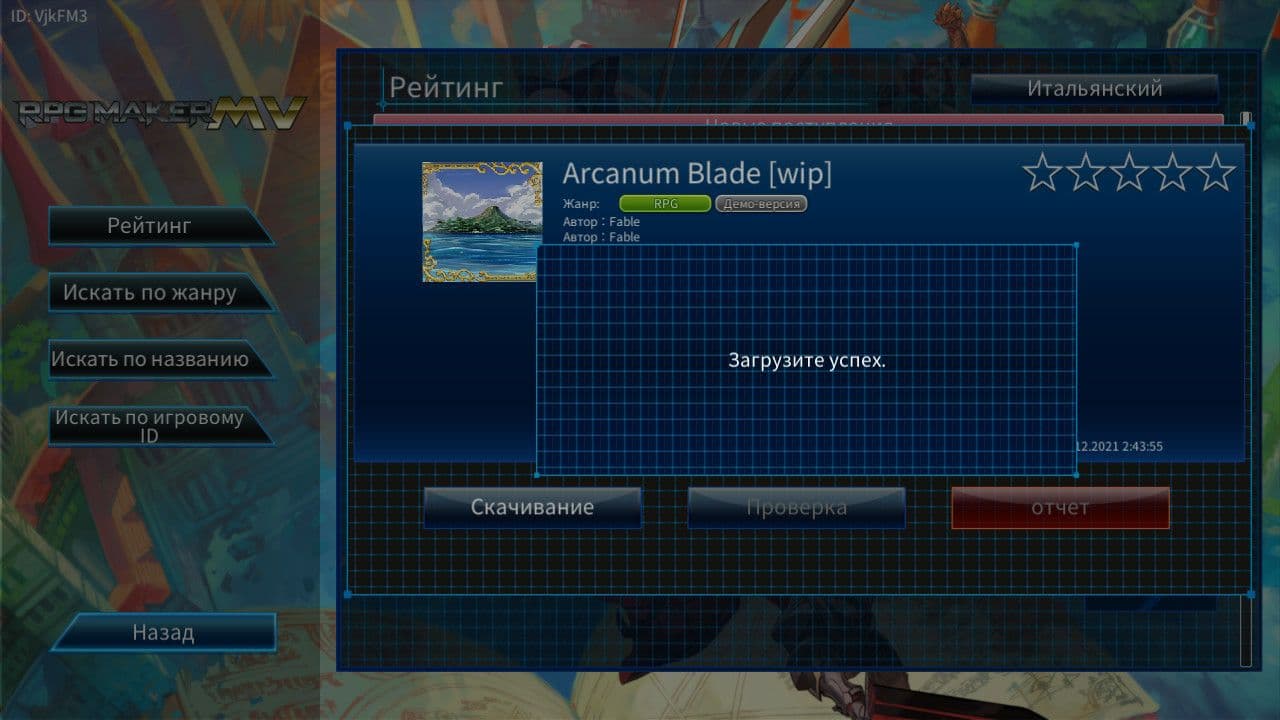Click the Скачивание download button
Image resolution: width=1280 pixels, height=720 pixels.
pos(532,508)
